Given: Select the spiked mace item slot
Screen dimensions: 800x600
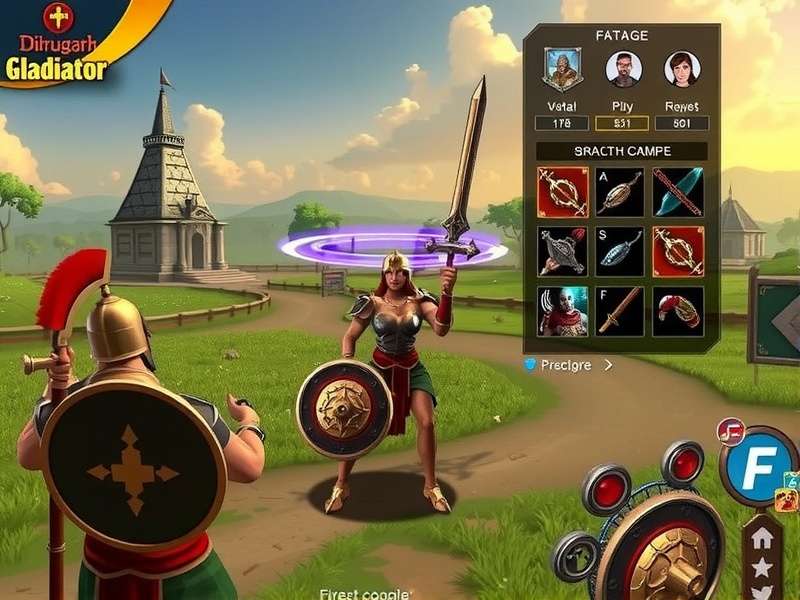Looking at the screenshot, I should (563, 251).
